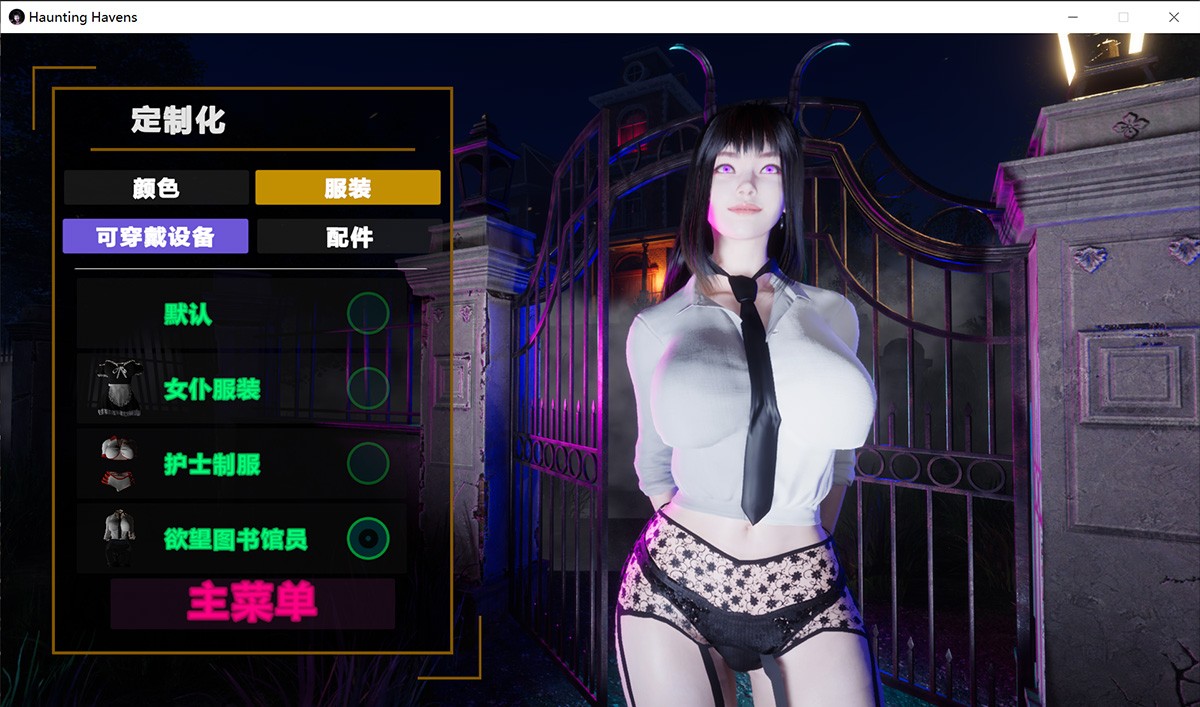1200x707 pixels.
Task: Switch to the 颜色 color tab
Action: (x=156, y=187)
